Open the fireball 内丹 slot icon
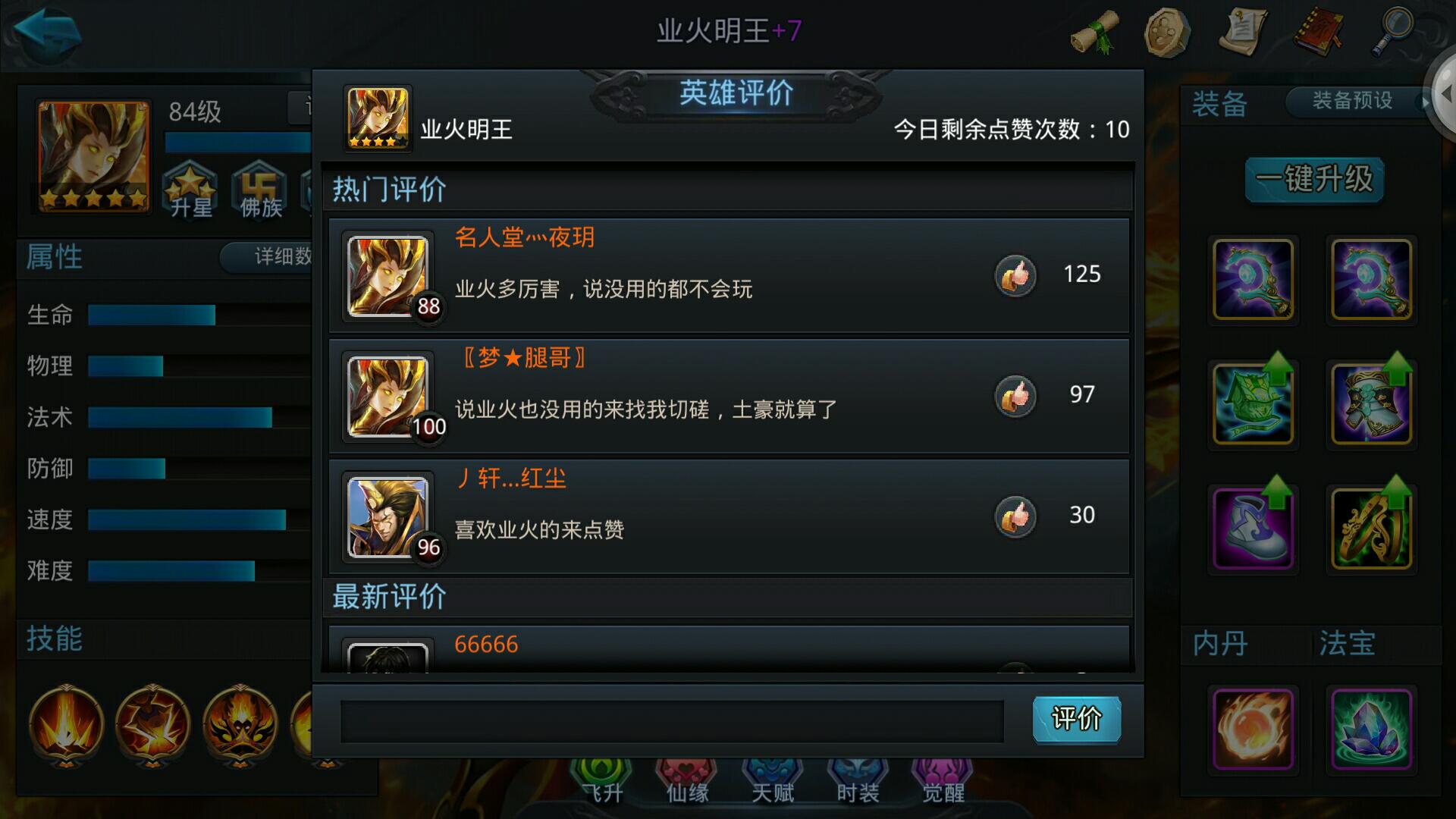The height and width of the screenshot is (819, 1456). click(x=1251, y=730)
